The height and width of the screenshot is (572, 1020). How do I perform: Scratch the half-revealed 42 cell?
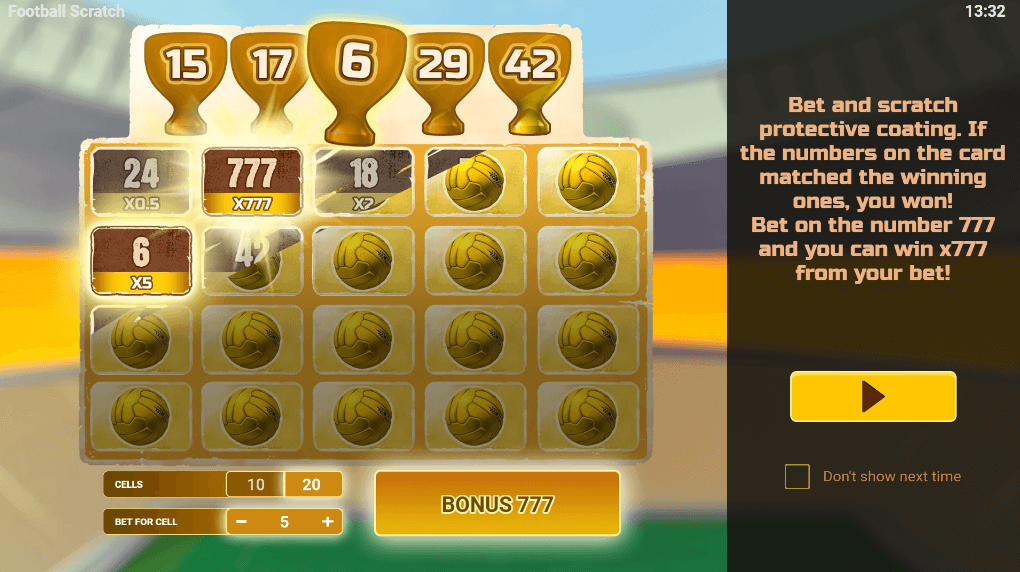tap(252, 260)
